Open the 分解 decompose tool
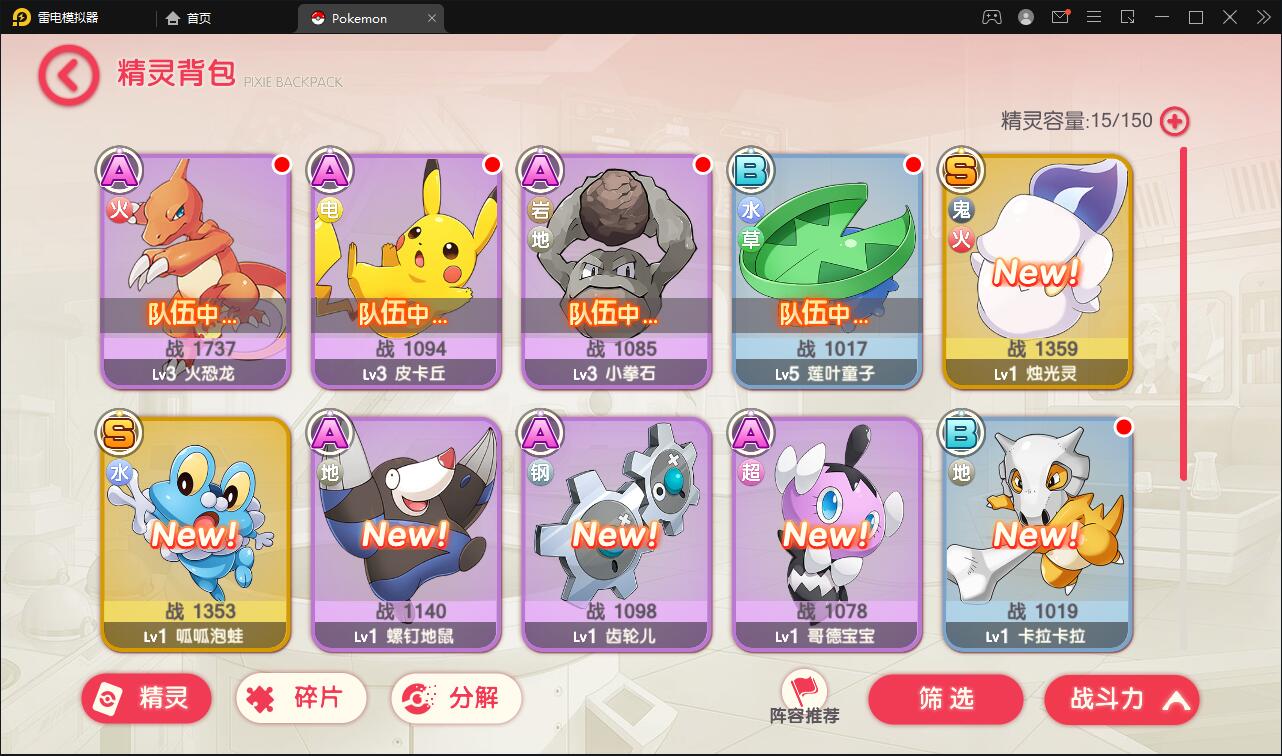Image resolution: width=1282 pixels, height=756 pixels. [456, 698]
